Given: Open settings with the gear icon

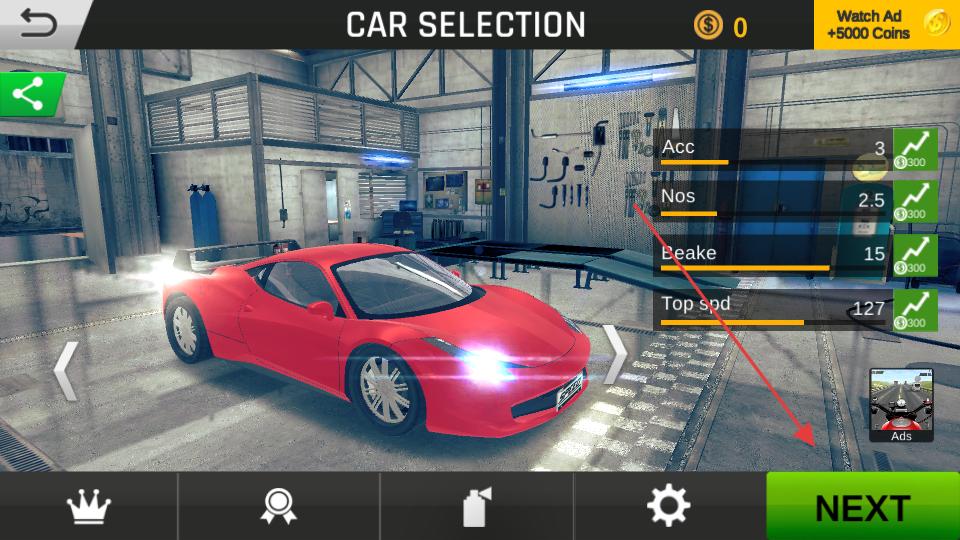Looking at the screenshot, I should coord(668,507).
